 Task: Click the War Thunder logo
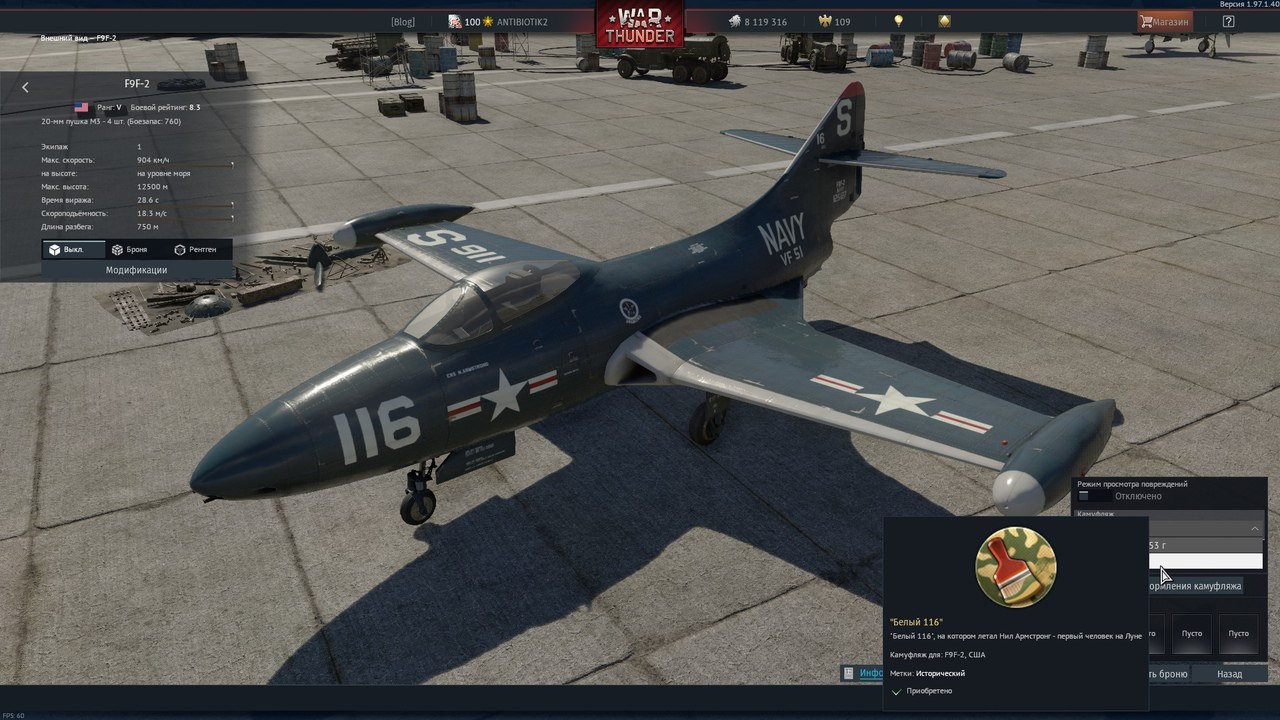pos(640,24)
